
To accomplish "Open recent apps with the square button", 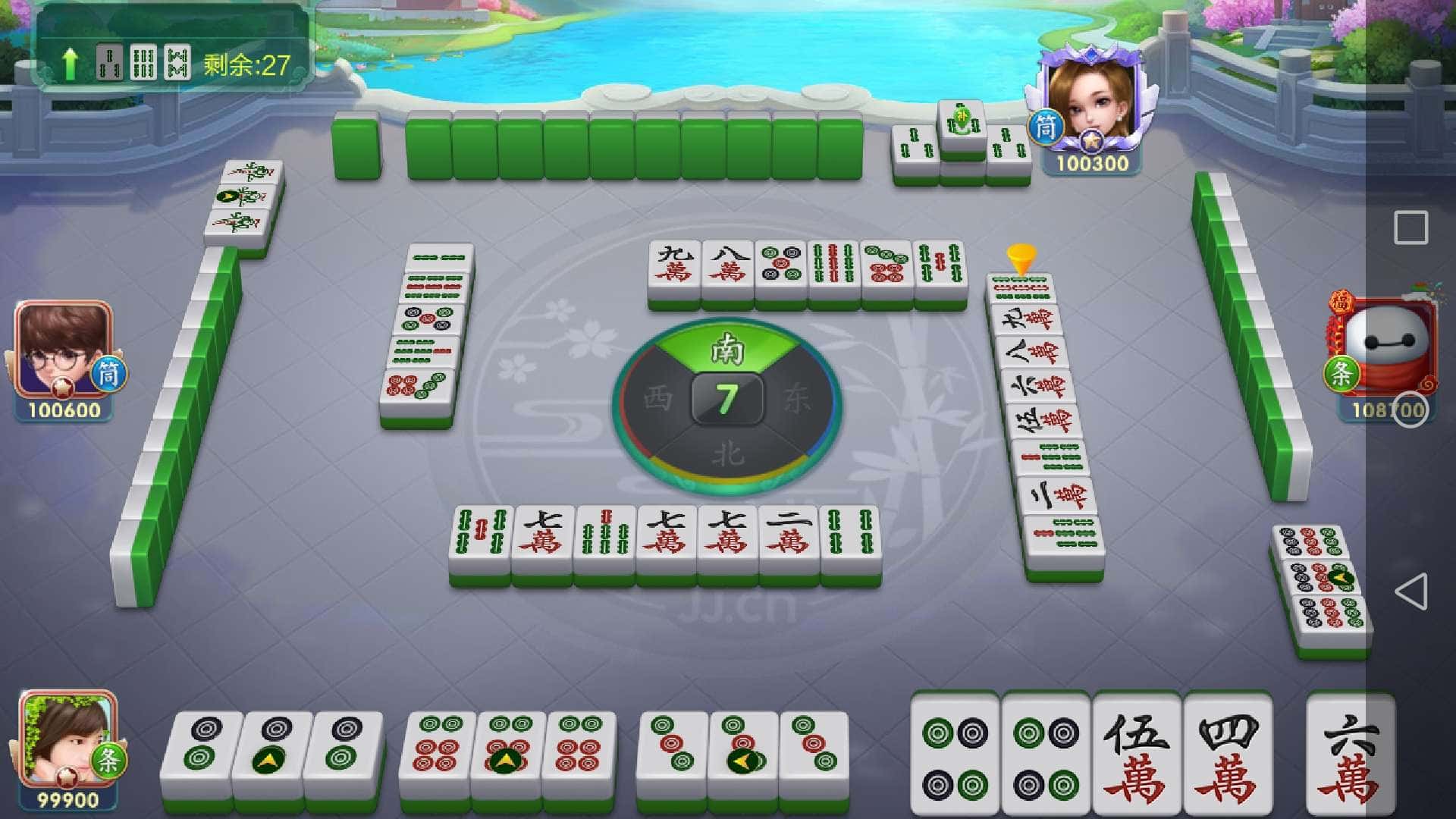I will tap(1410, 227).
